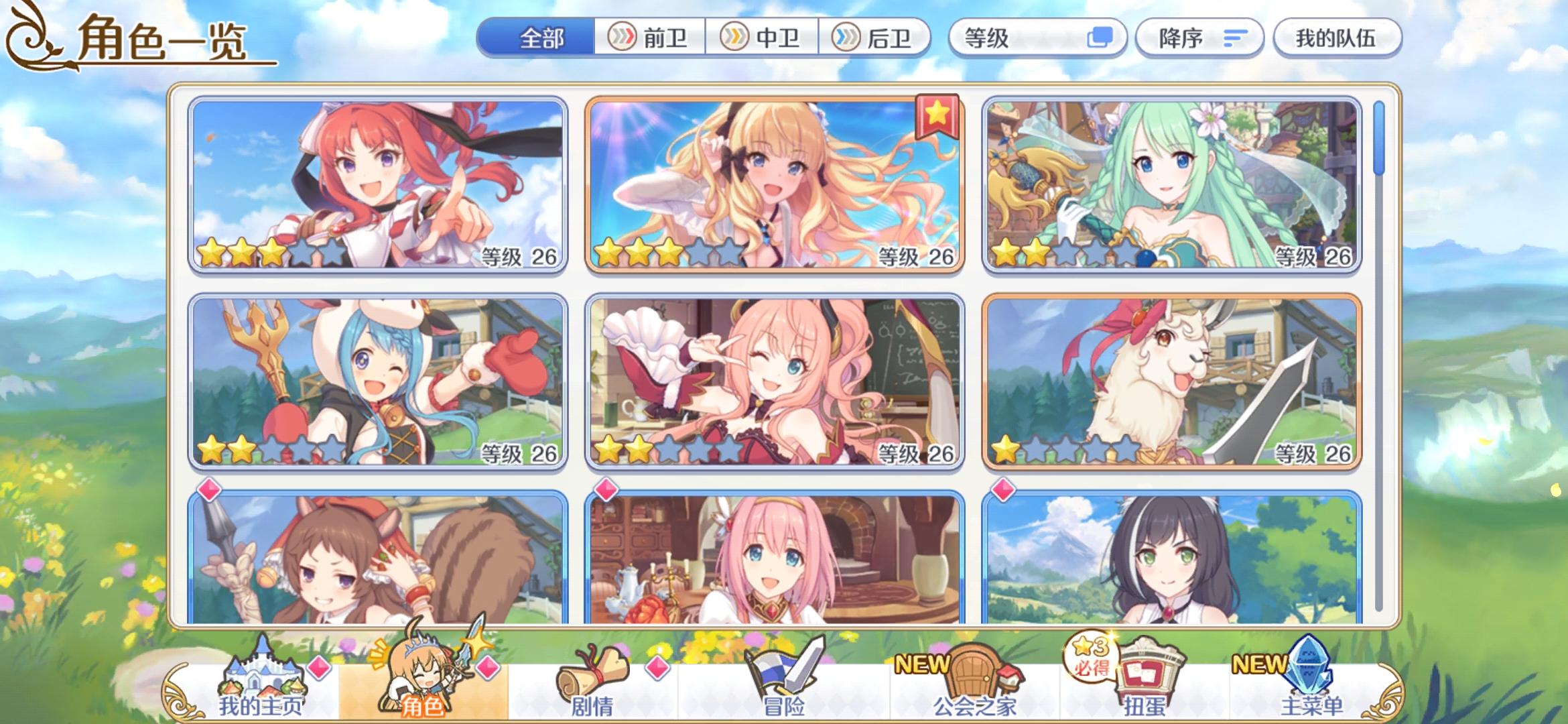
Task: Change sort order via 降序 control
Action: [x=1198, y=38]
